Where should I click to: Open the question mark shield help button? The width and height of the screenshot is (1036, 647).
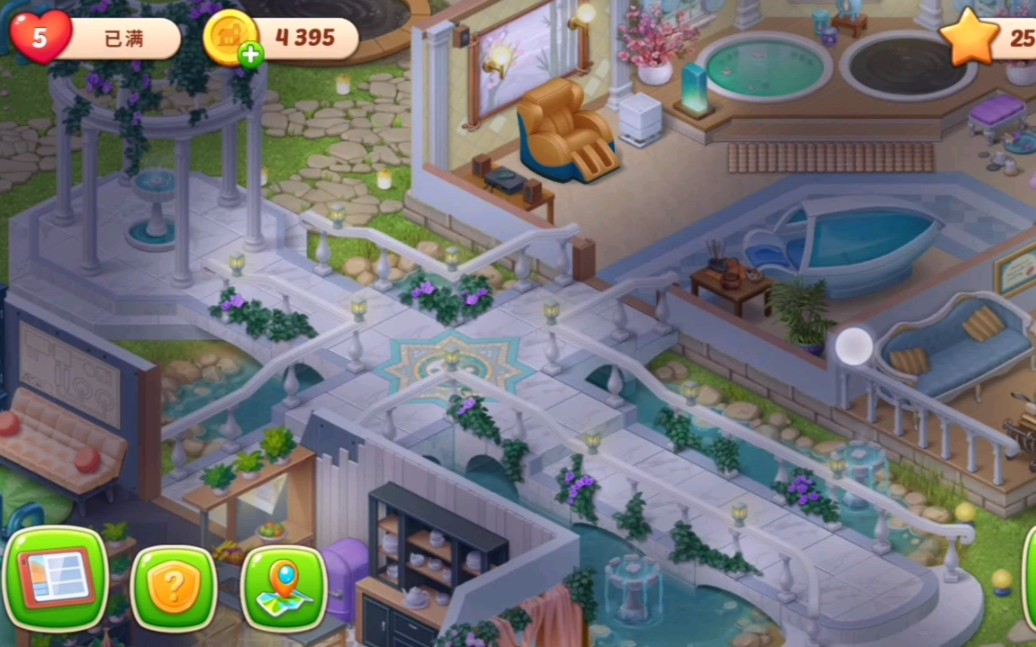tap(173, 588)
